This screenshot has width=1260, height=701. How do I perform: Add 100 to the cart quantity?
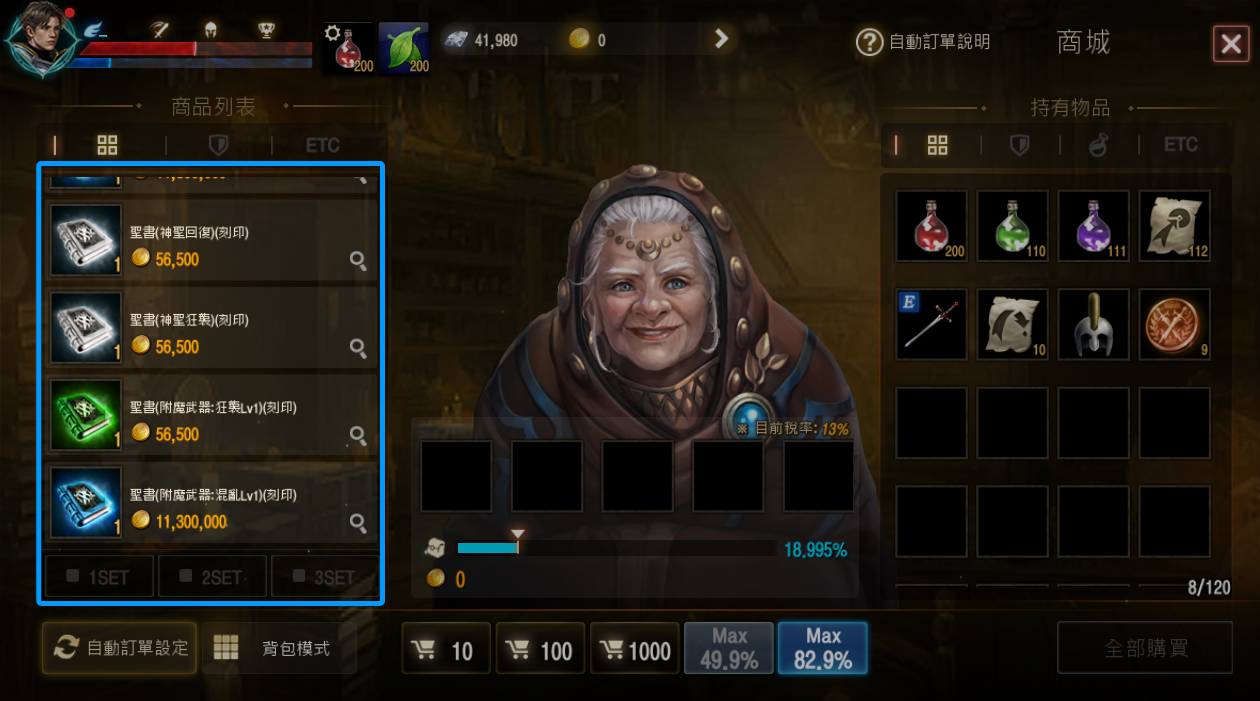541,651
